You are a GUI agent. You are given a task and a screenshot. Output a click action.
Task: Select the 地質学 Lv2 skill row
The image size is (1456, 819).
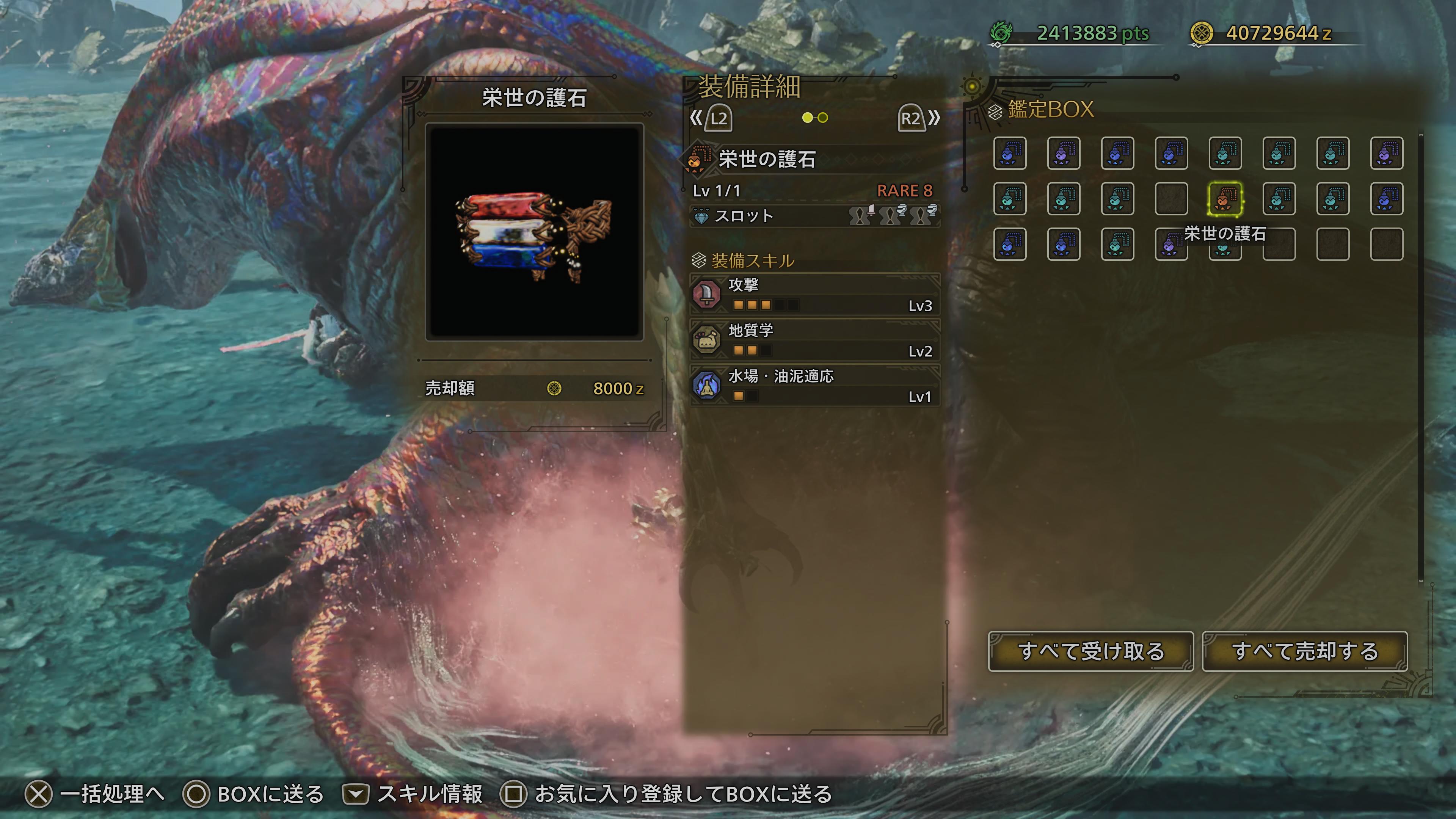pyautogui.click(x=814, y=340)
